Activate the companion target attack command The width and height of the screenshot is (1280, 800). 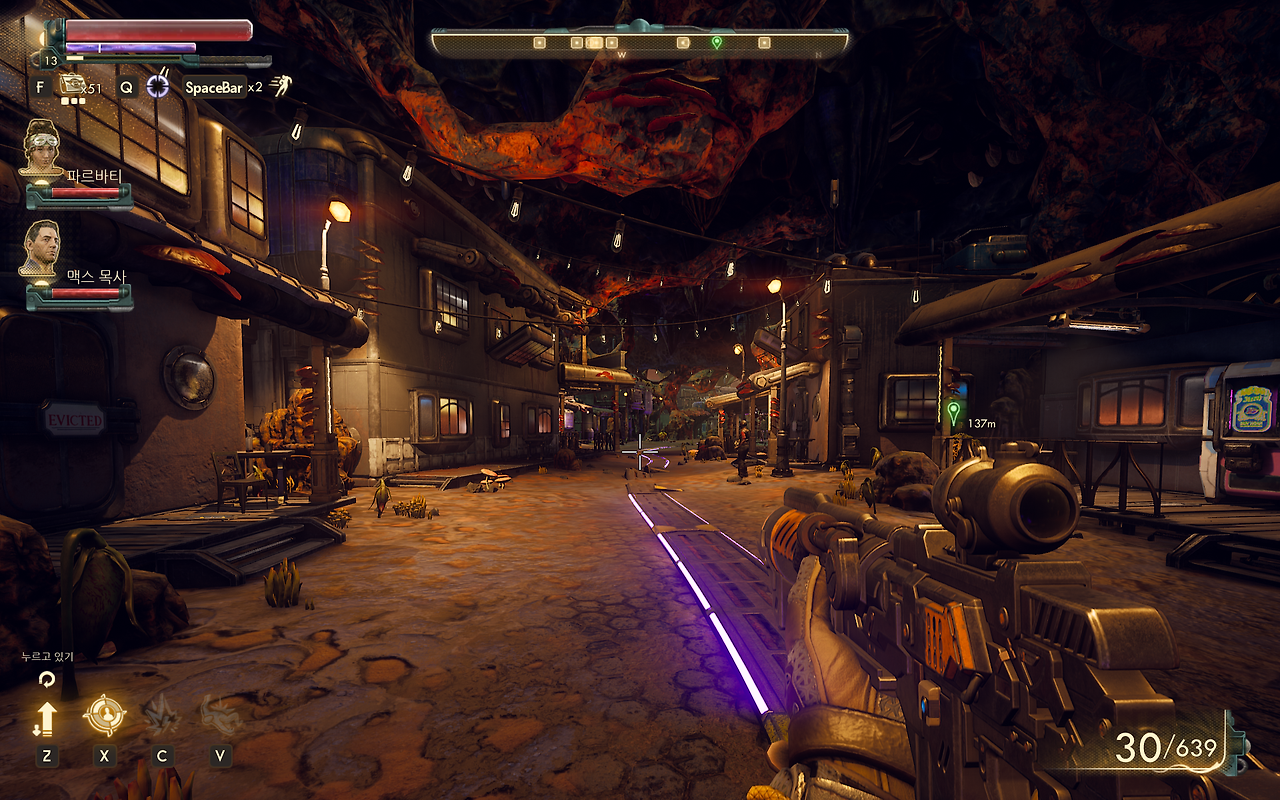104,715
